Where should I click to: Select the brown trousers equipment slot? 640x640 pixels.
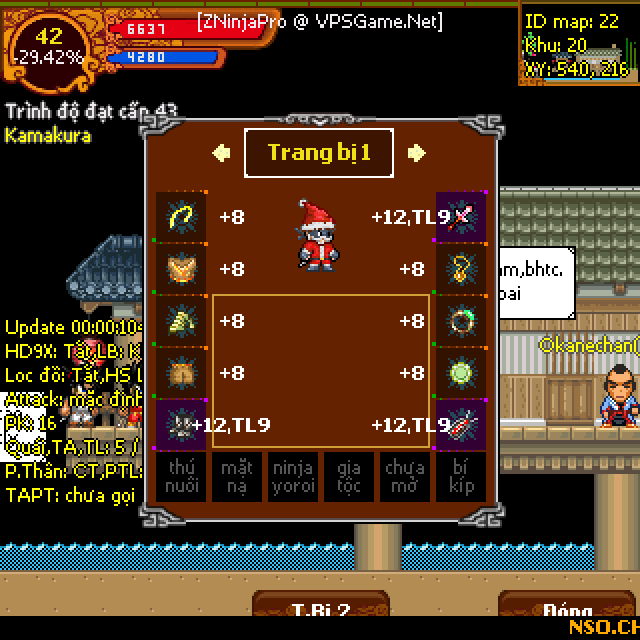click(181, 373)
